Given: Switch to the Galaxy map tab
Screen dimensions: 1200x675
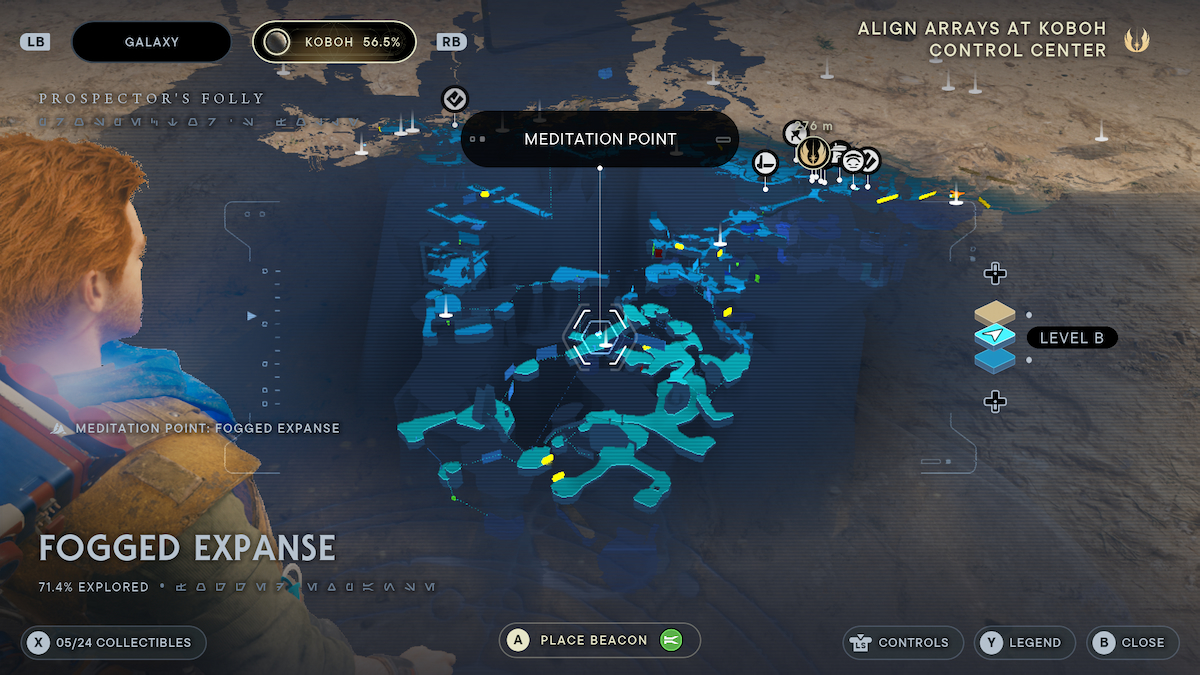Looking at the screenshot, I should click(x=151, y=42).
